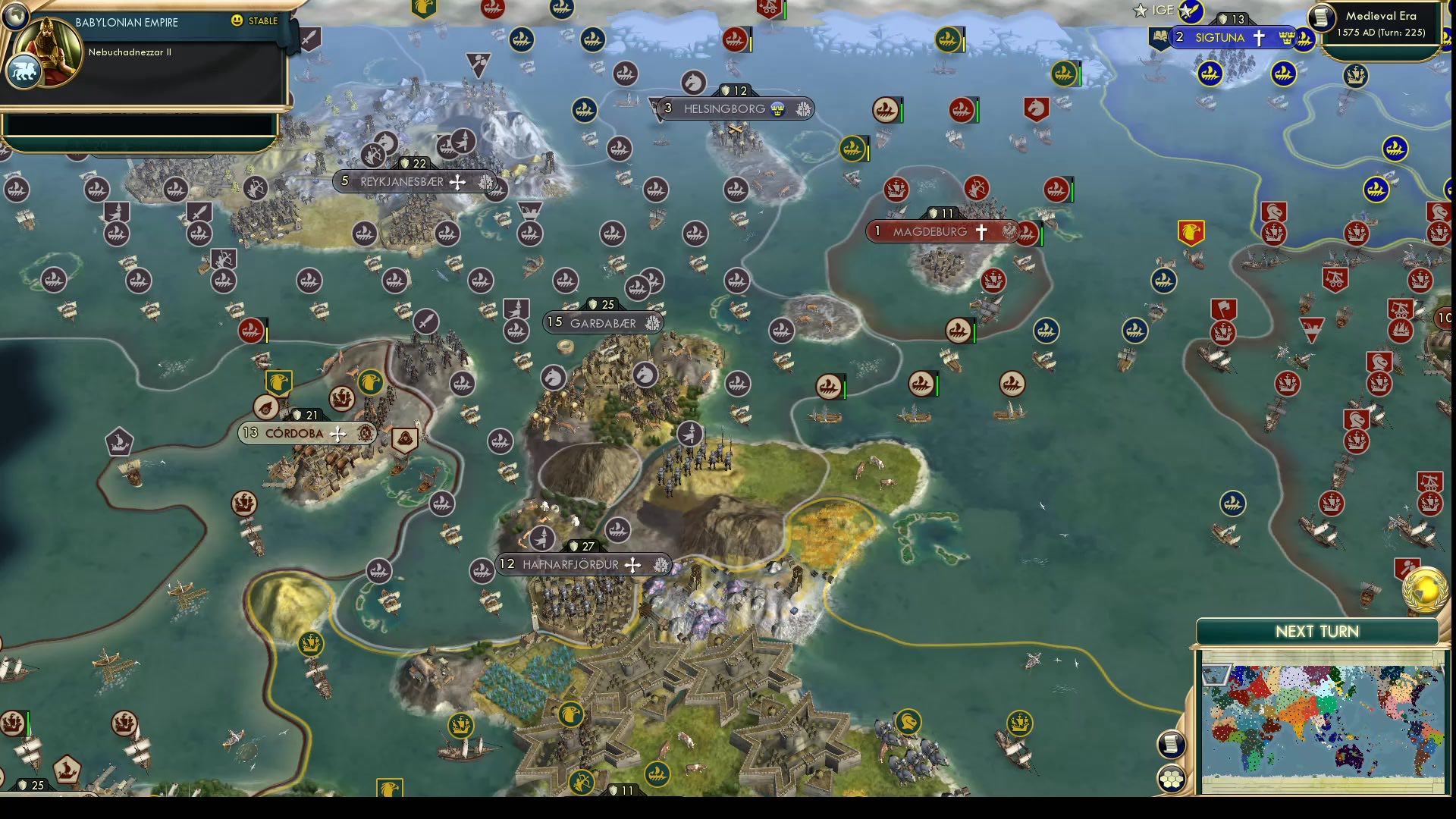Click the Medieval Era scroll icon
Viewport: 1456px width, 819px height.
coord(1321,18)
